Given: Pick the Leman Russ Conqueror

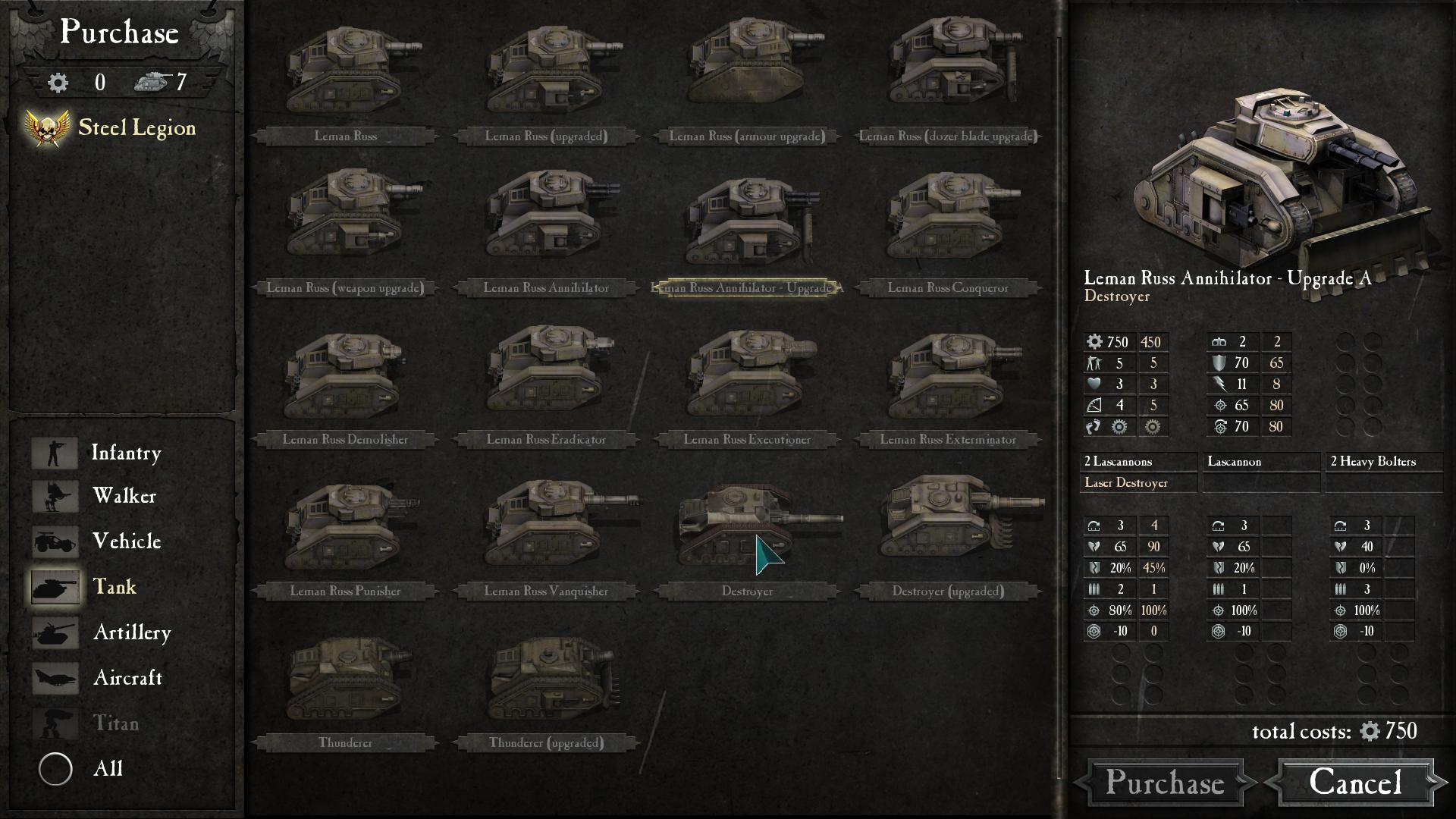Looking at the screenshot, I should (948, 227).
